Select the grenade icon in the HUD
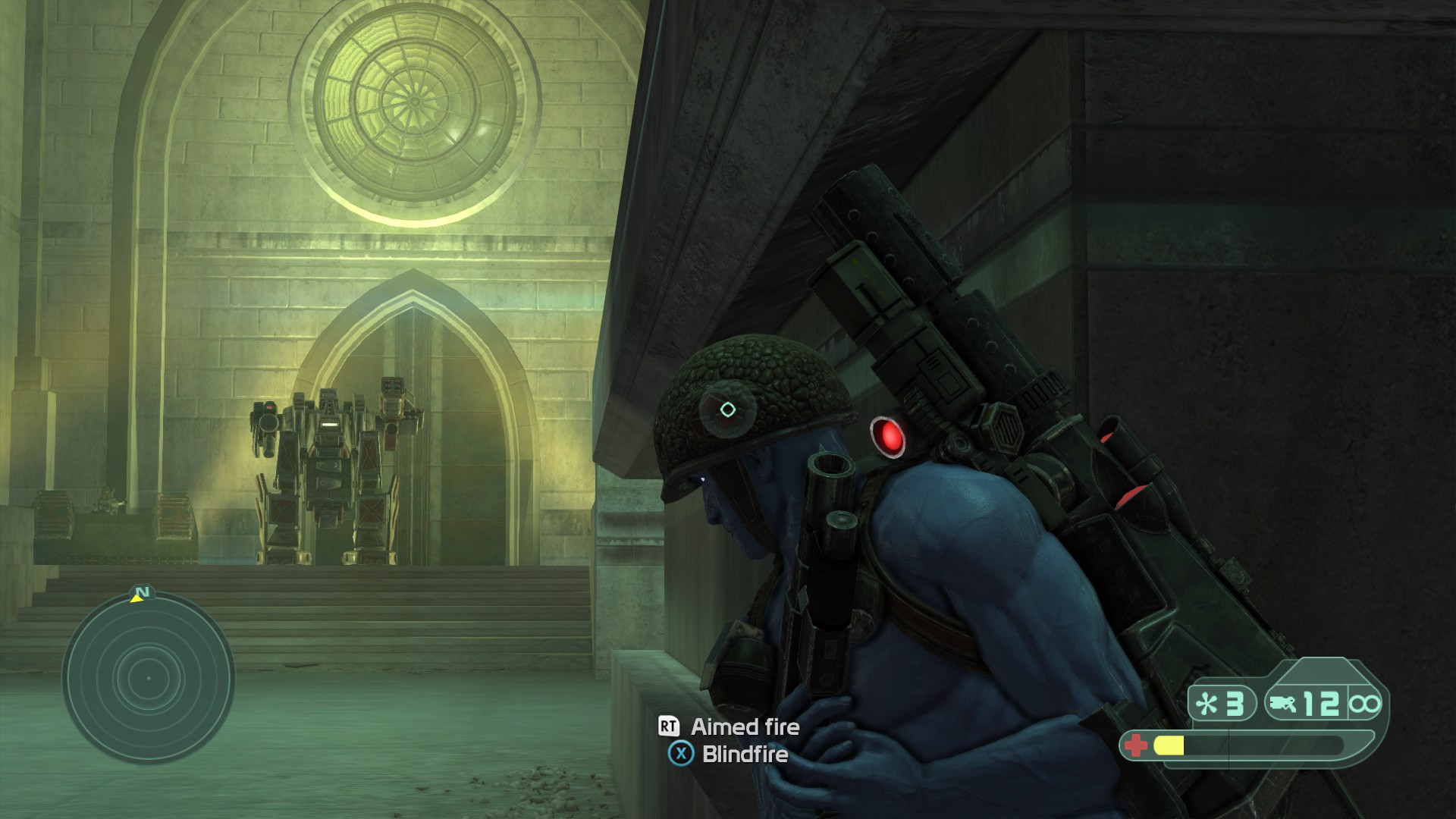This screenshot has width=1456, height=819. 1205,704
